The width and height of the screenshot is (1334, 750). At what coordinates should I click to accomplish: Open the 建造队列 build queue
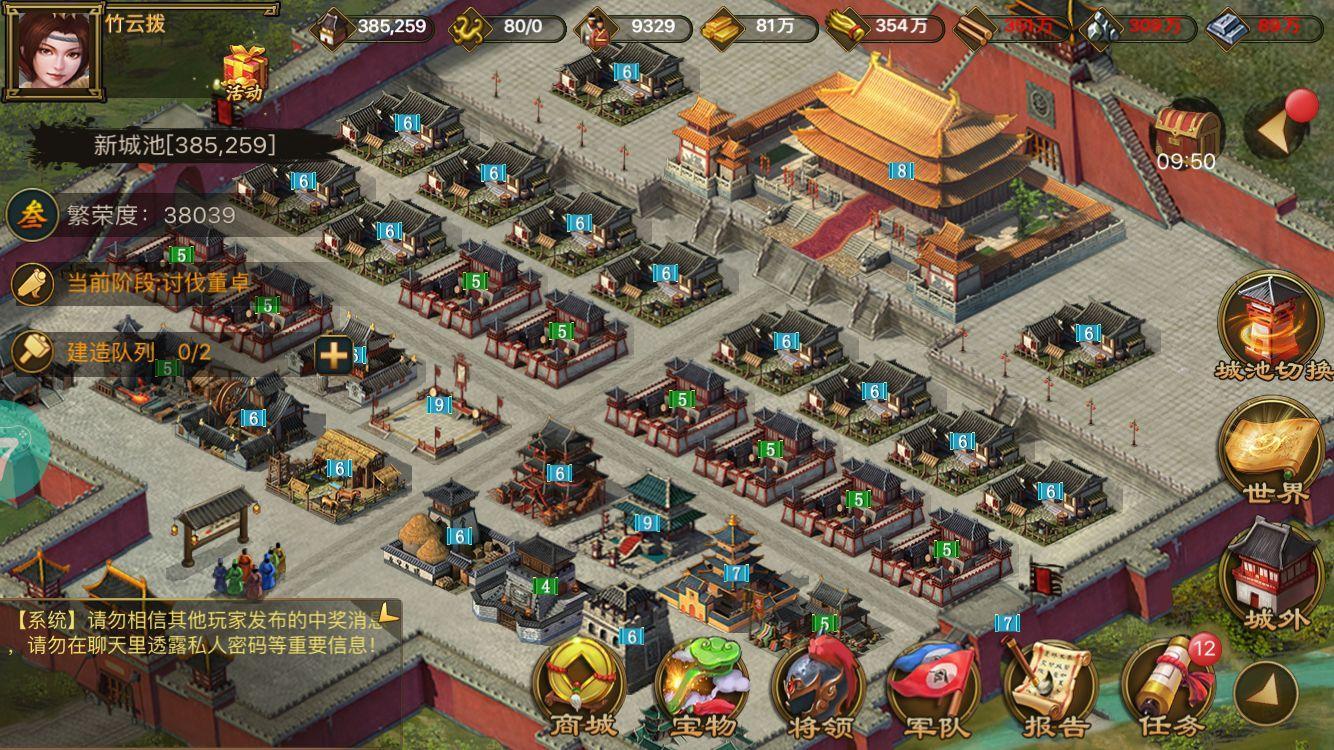pos(110,352)
